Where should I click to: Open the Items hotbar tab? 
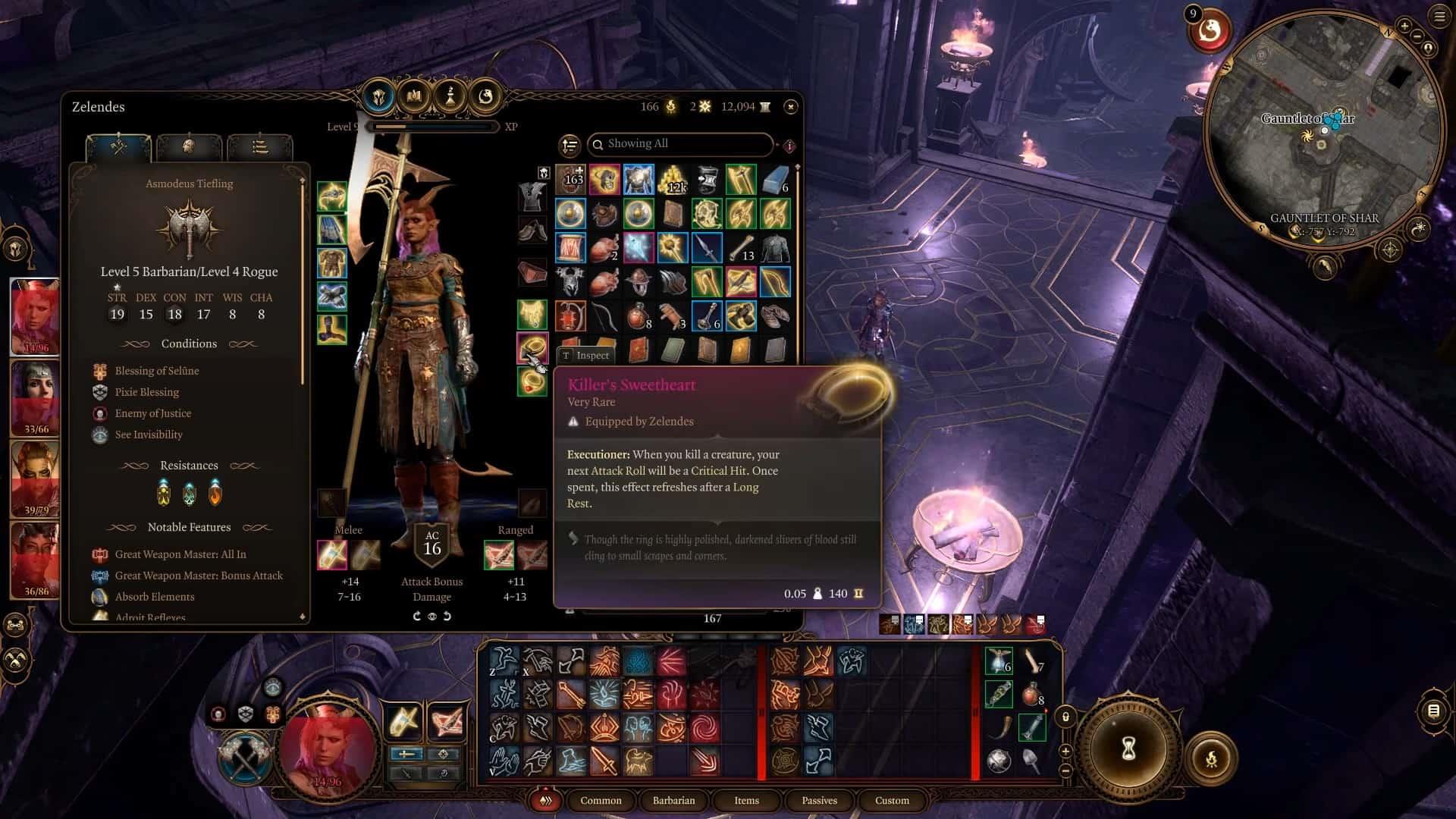pos(746,800)
